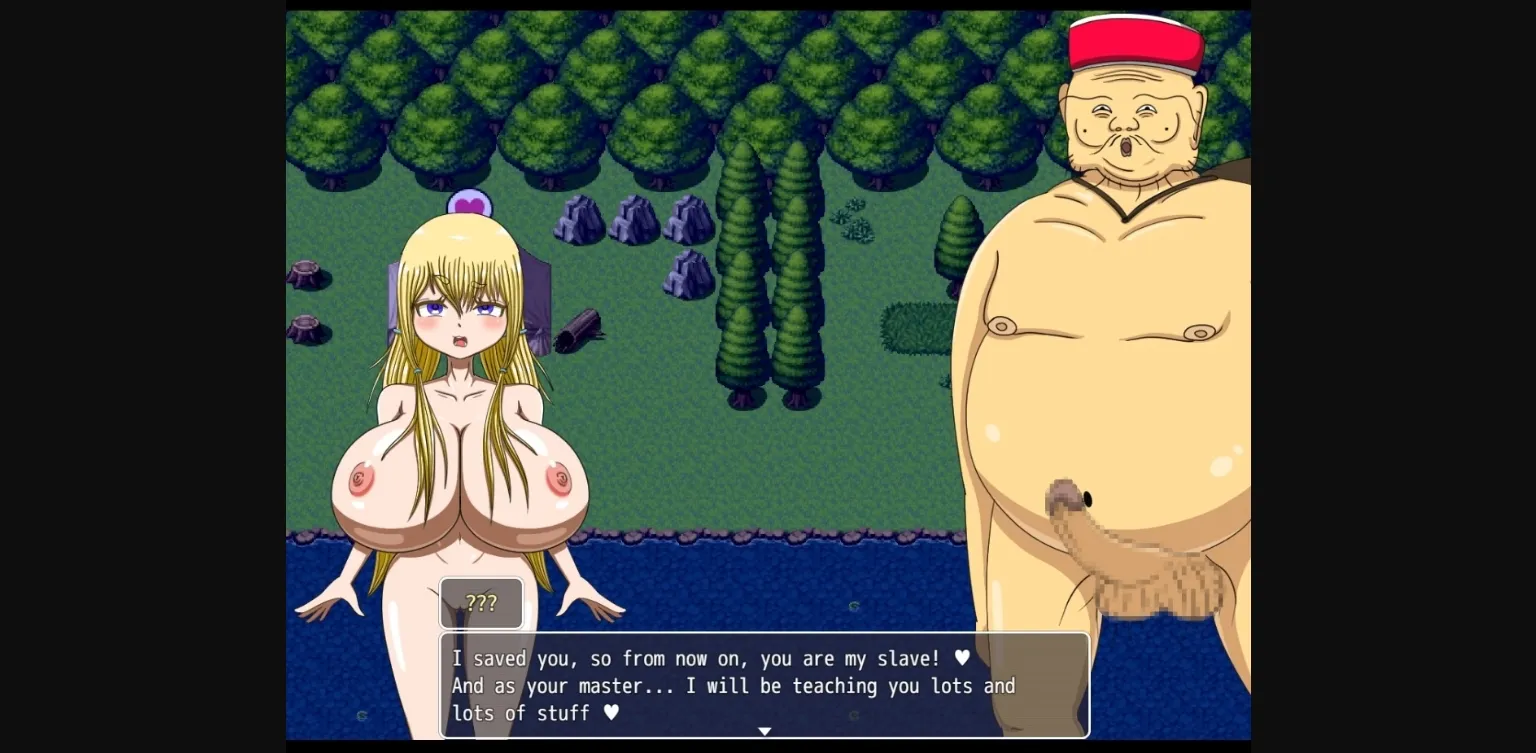Click the continue triangle below the text box
Image resolution: width=1536 pixels, height=753 pixels.
click(x=765, y=731)
